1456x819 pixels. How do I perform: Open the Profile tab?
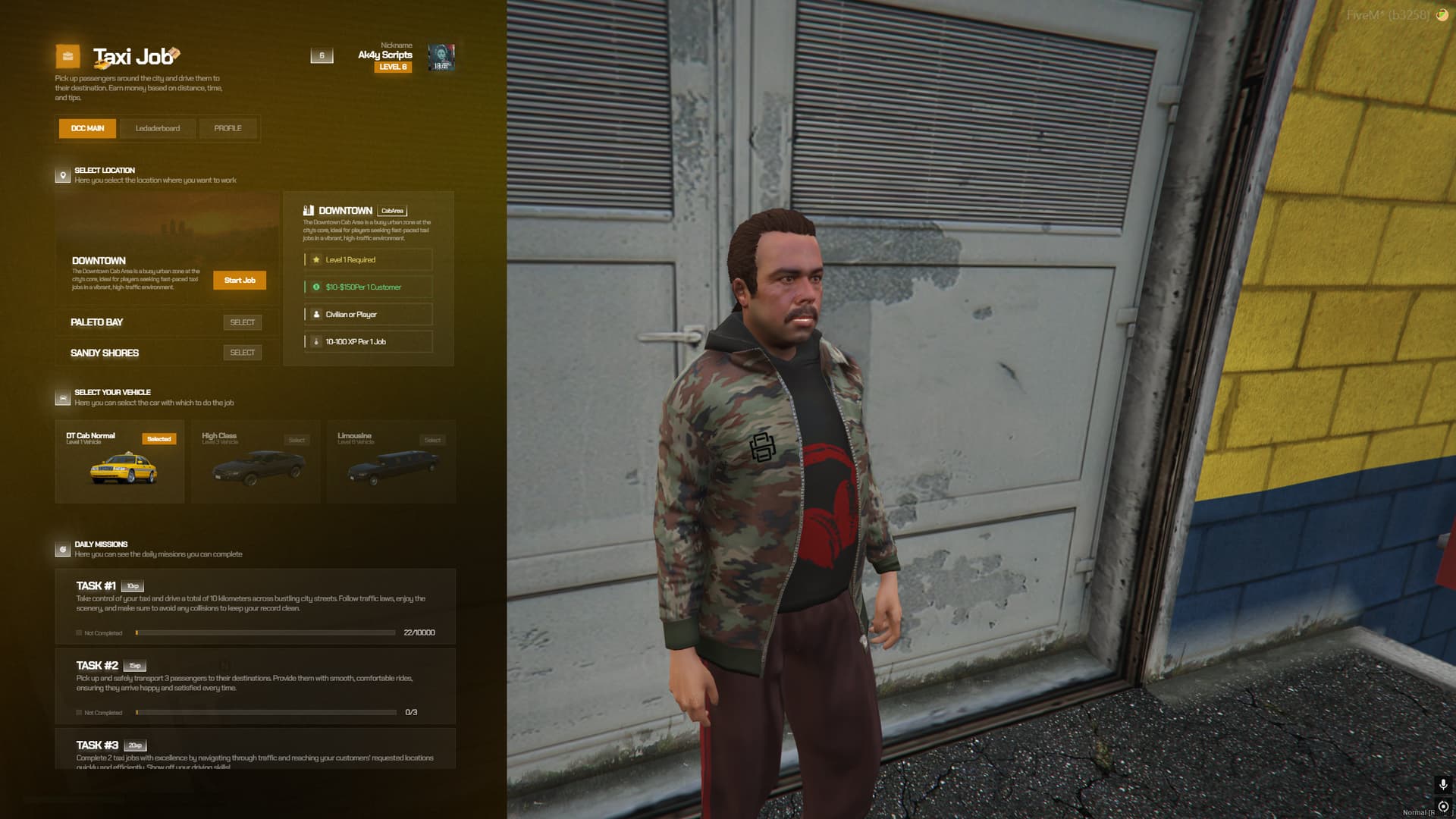[x=227, y=128]
